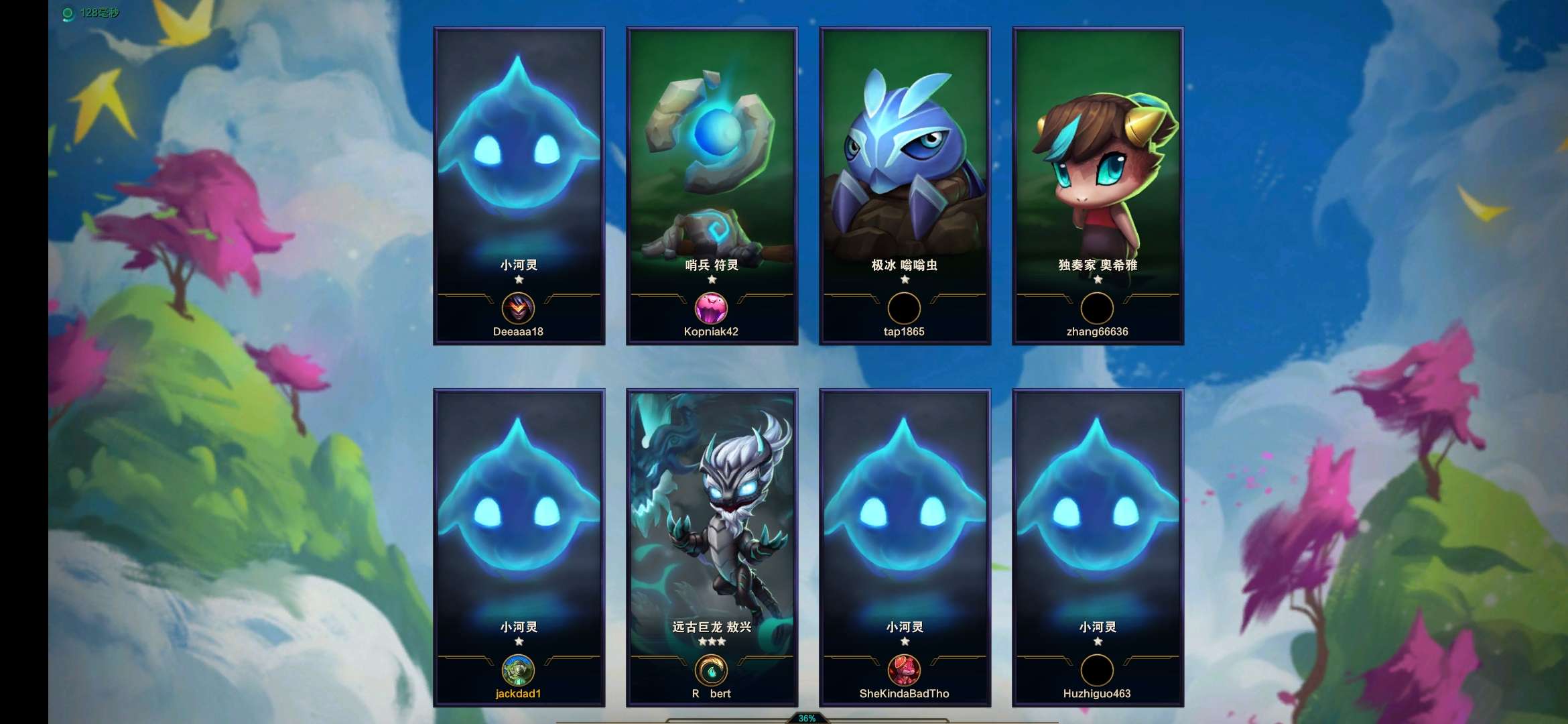Click Deeaaa18's profile icon
1568x724 pixels.
tap(518, 308)
